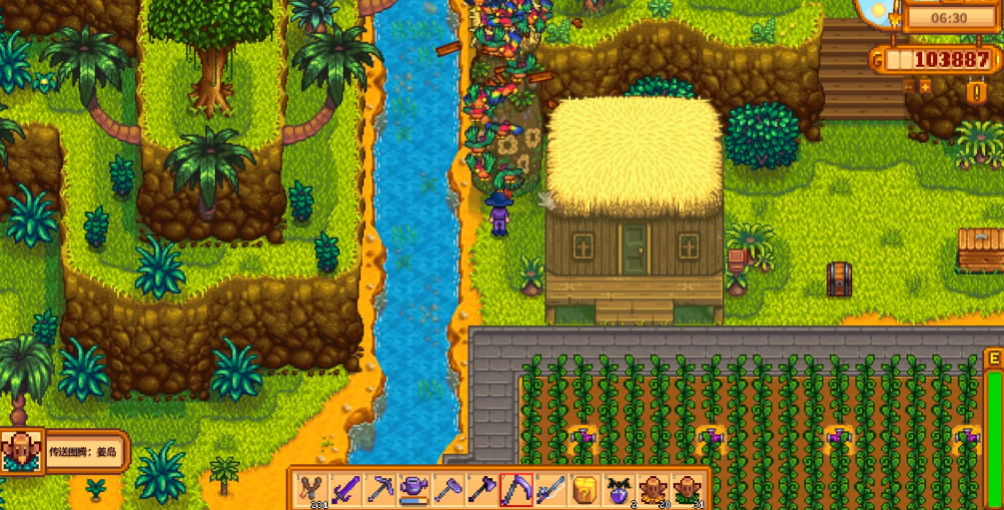
Task: Click the zoom in plus button
Action: pyautogui.click(x=924, y=86)
